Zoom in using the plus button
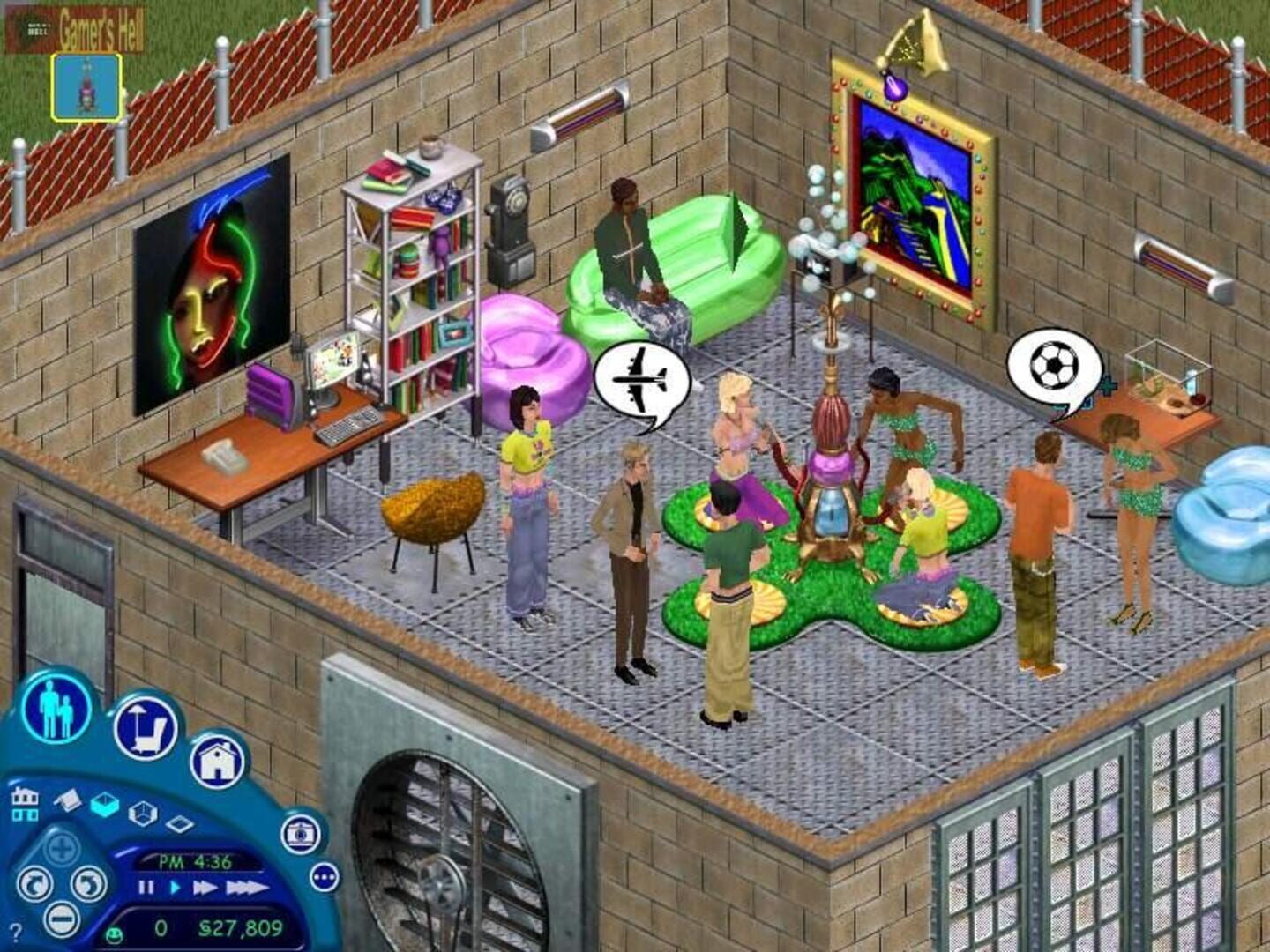 [60, 849]
